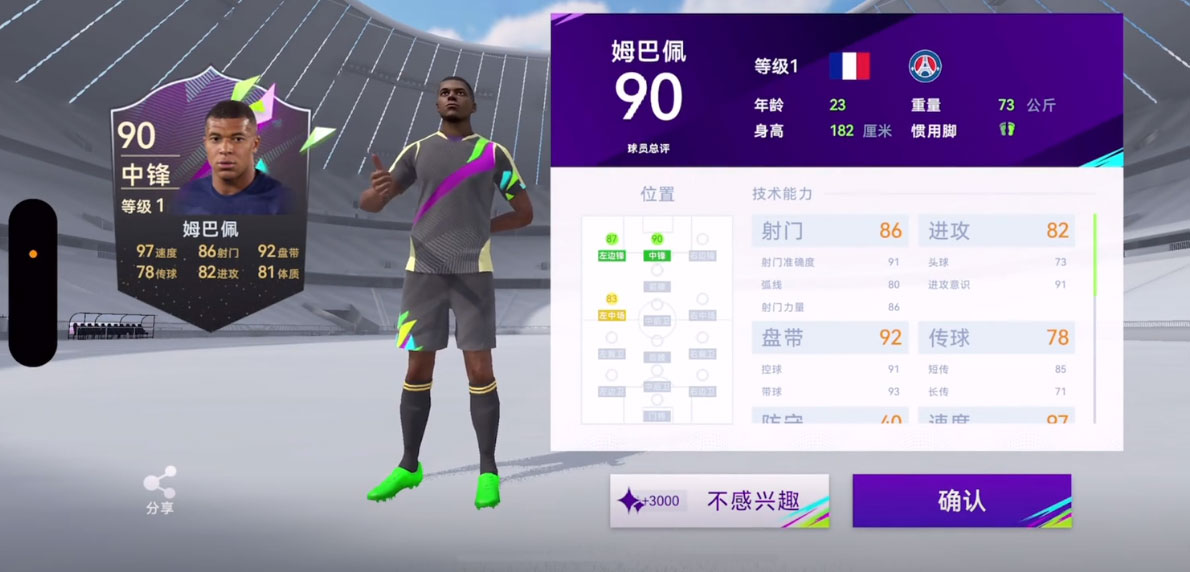Choose the 不感兴趣 +3000 button
The width and height of the screenshot is (1190, 572).
pos(719,501)
